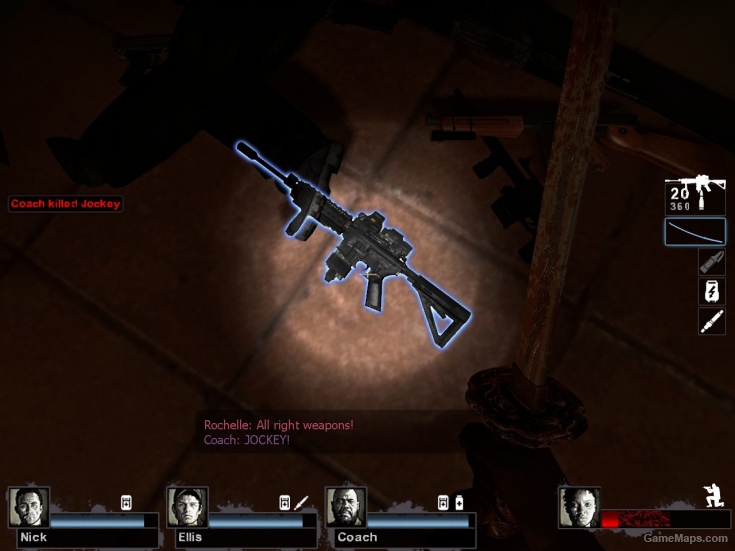Image resolution: width=735 pixels, height=551 pixels.
Task: Select the defibrillator item slot
Action: click(711, 292)
